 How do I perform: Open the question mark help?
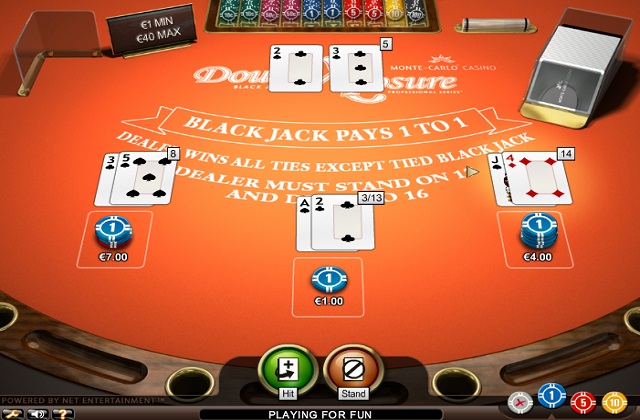point(65,412)
